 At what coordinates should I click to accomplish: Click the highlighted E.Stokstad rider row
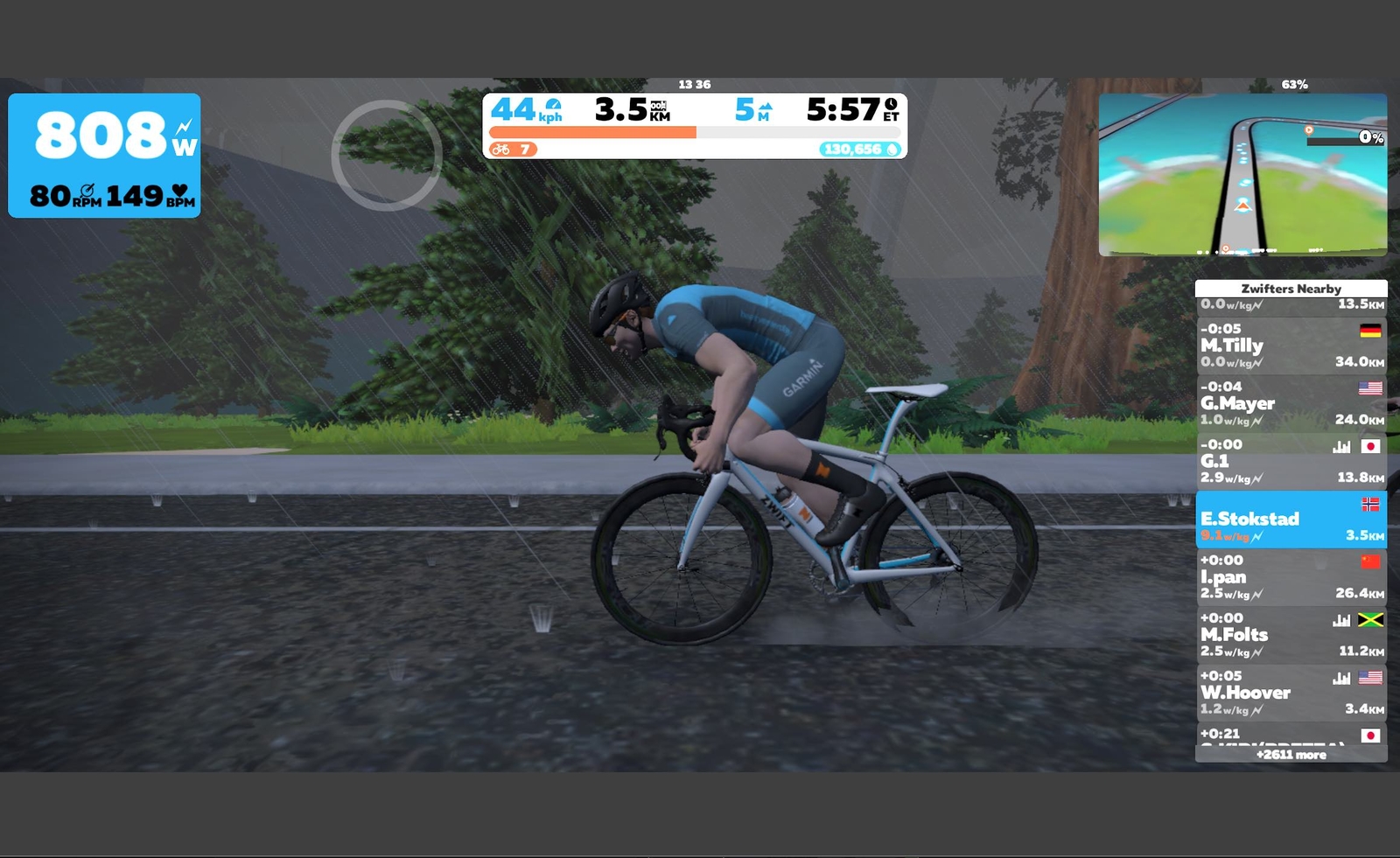pos(1291,520)
